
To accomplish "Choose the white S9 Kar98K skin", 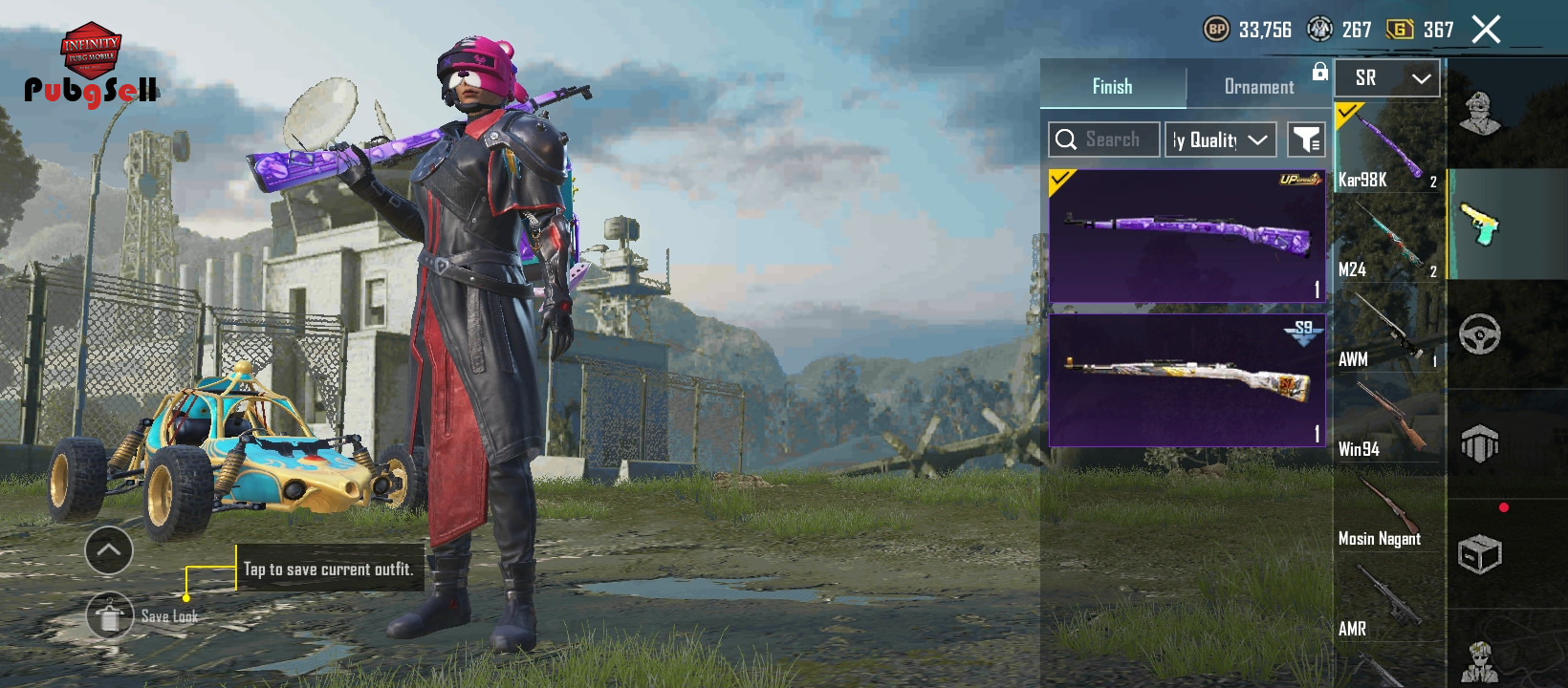I will click(x=1187, y=380).
